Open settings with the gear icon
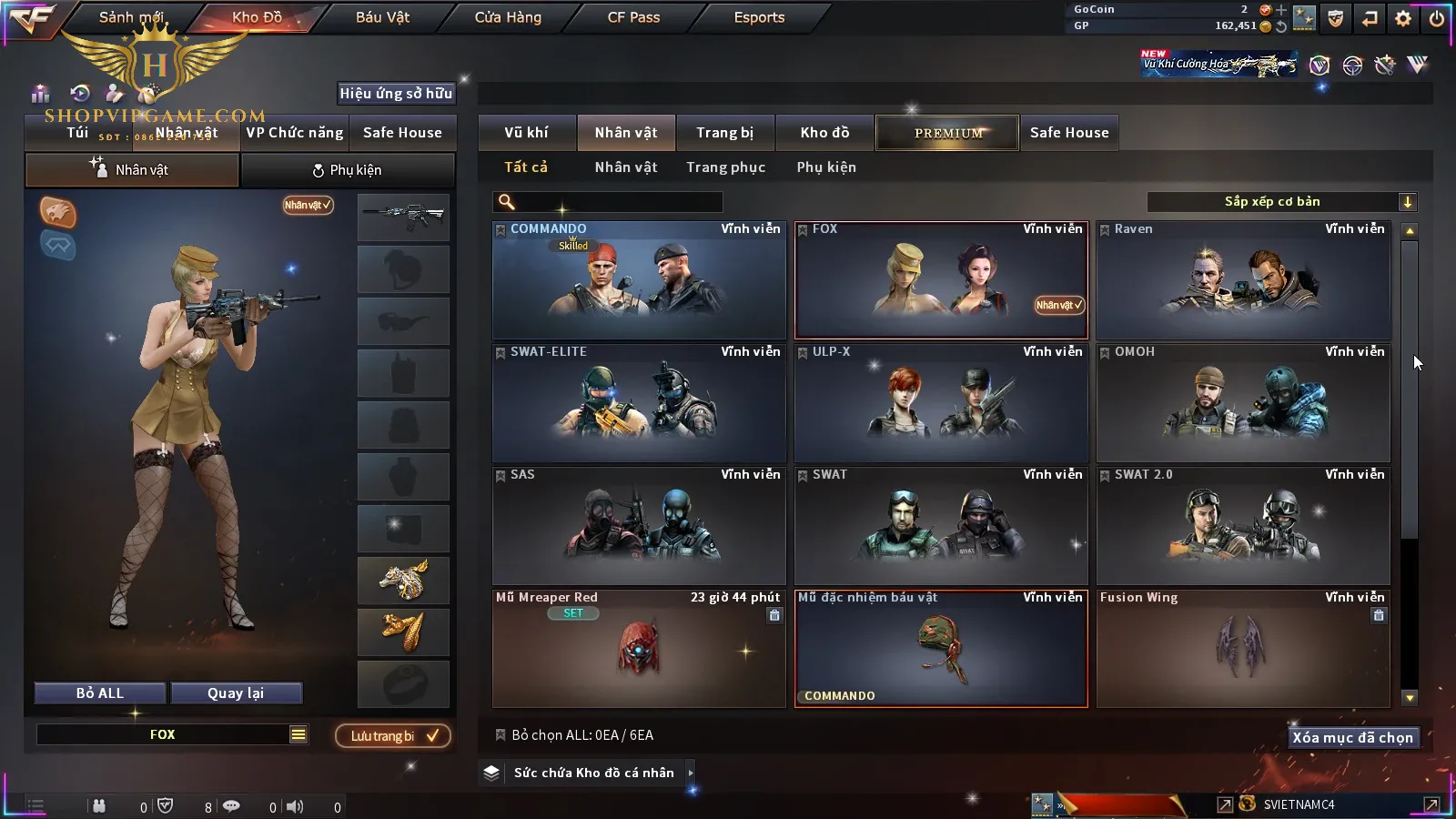The image size is (1456, 819). 1403,18
